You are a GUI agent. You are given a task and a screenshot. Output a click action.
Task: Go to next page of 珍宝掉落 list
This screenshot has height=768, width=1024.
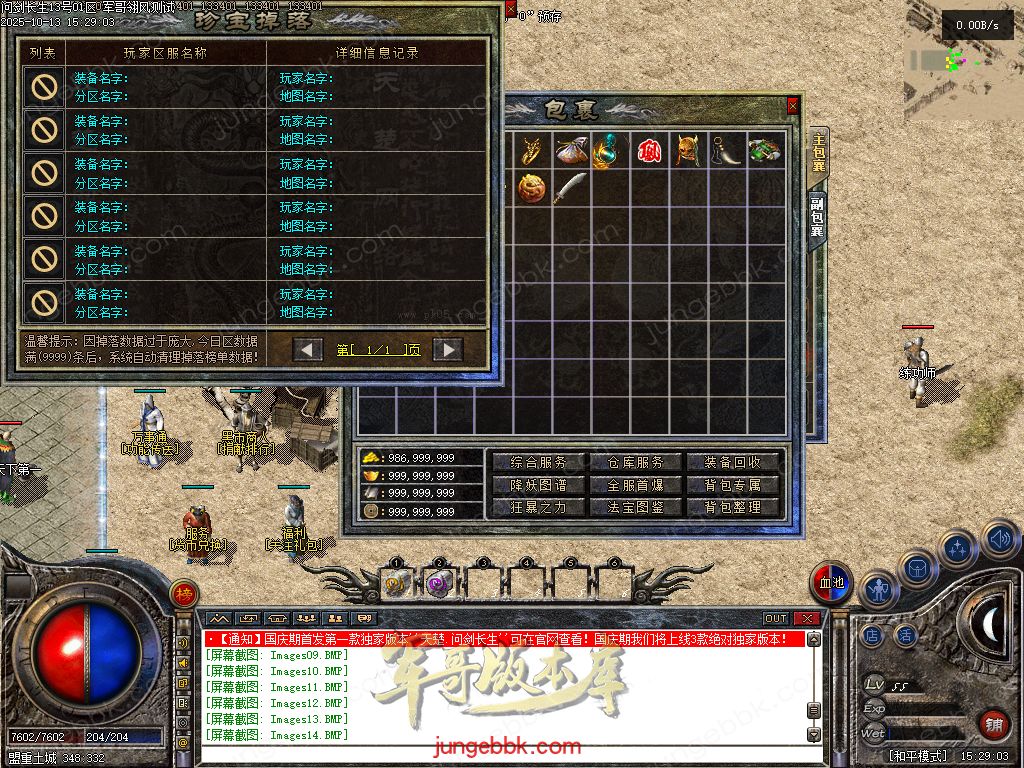point(447,349)
